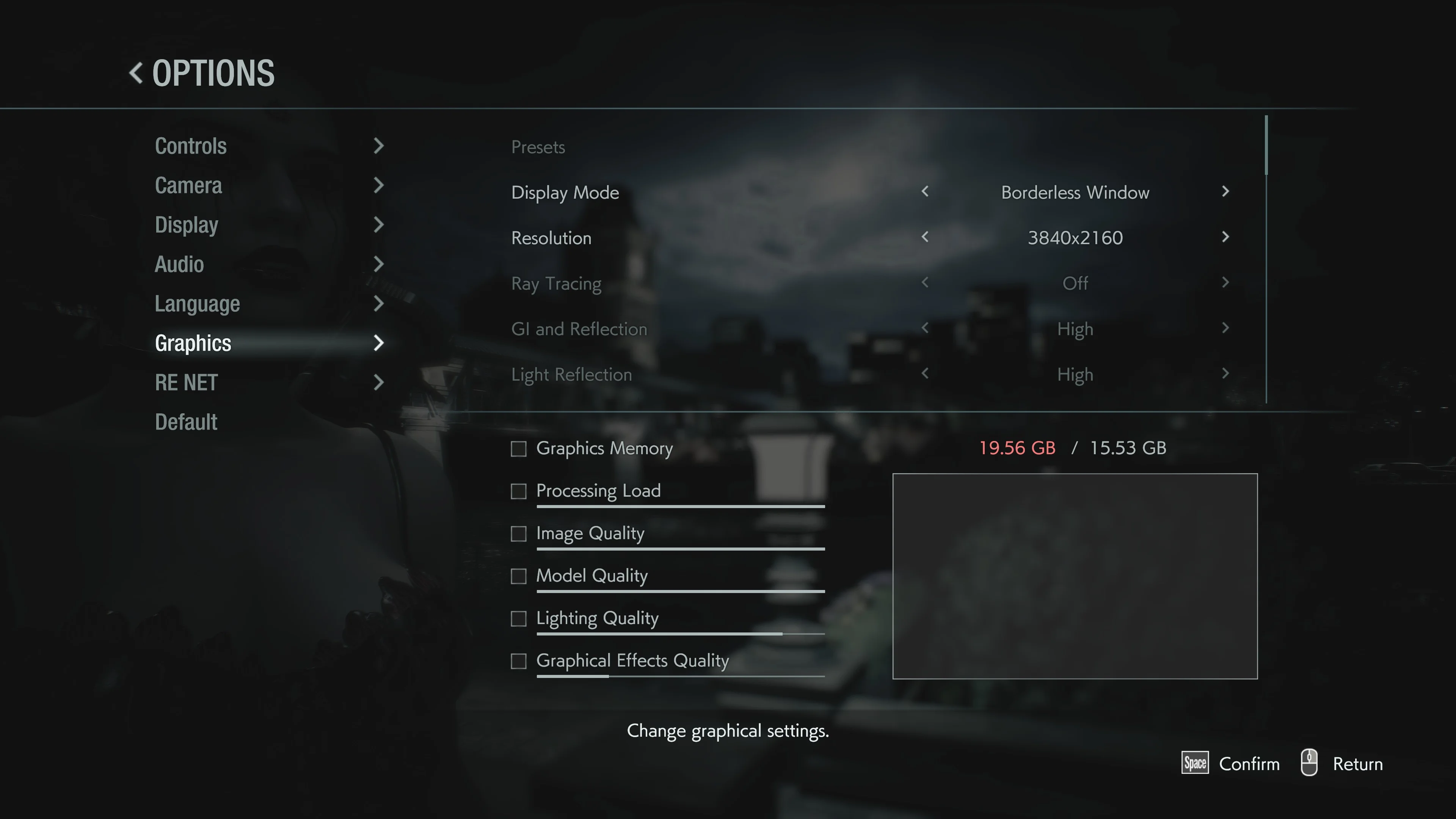Click the Return prompt label
Image resolution: width=1456 pixels, height=819 pixels.
(x=1357, y=764)
